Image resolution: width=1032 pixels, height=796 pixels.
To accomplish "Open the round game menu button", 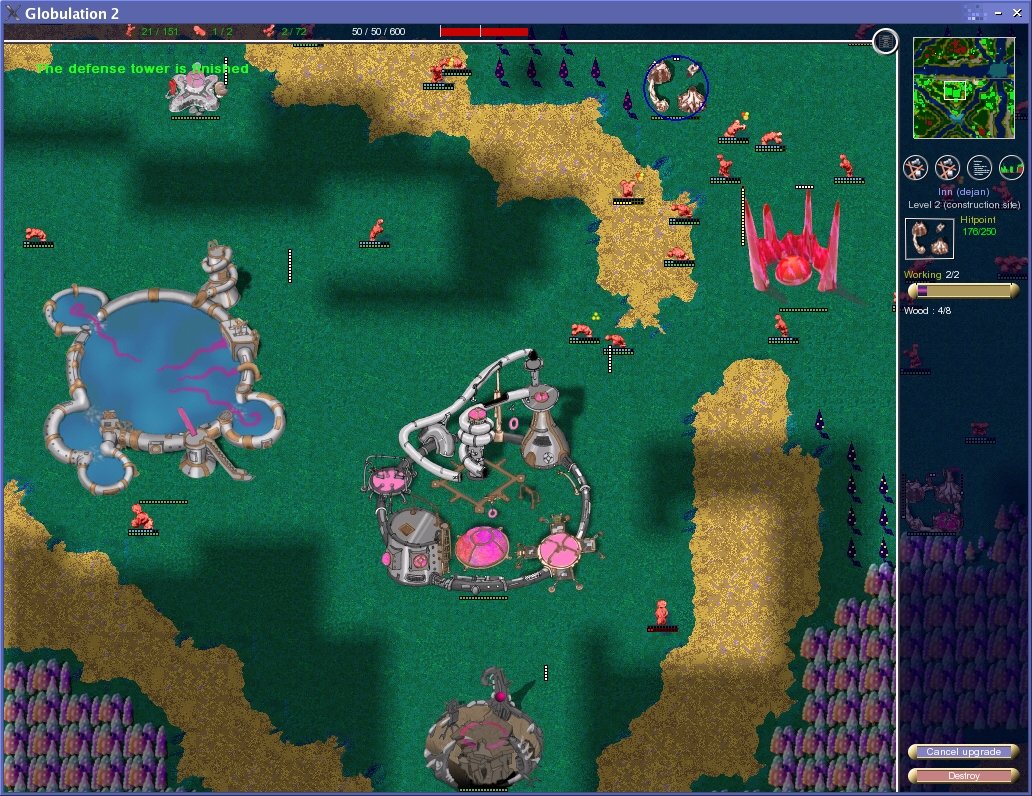I will pyautogui.click(x=885, y=41).
